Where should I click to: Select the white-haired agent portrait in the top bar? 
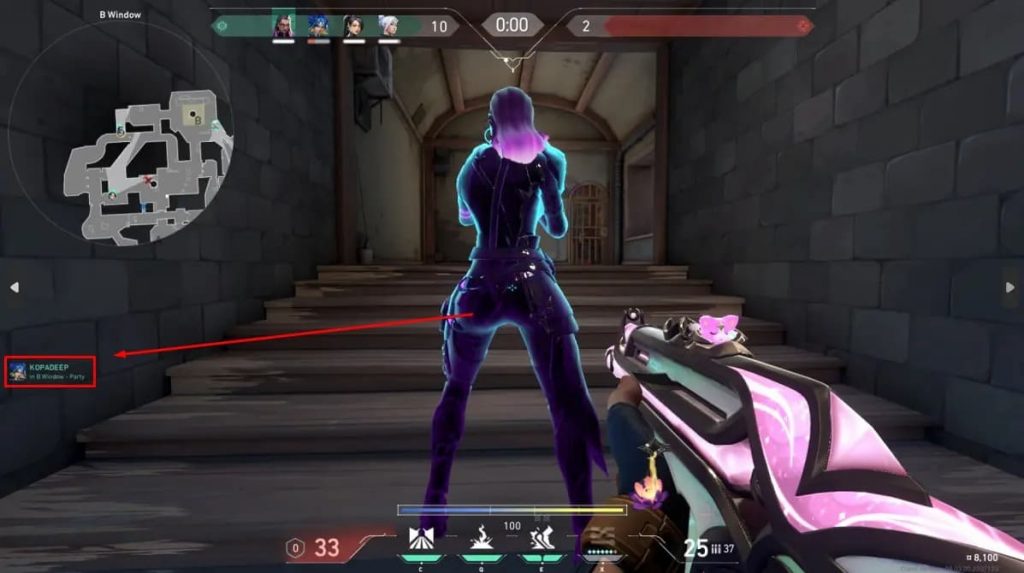388,26
